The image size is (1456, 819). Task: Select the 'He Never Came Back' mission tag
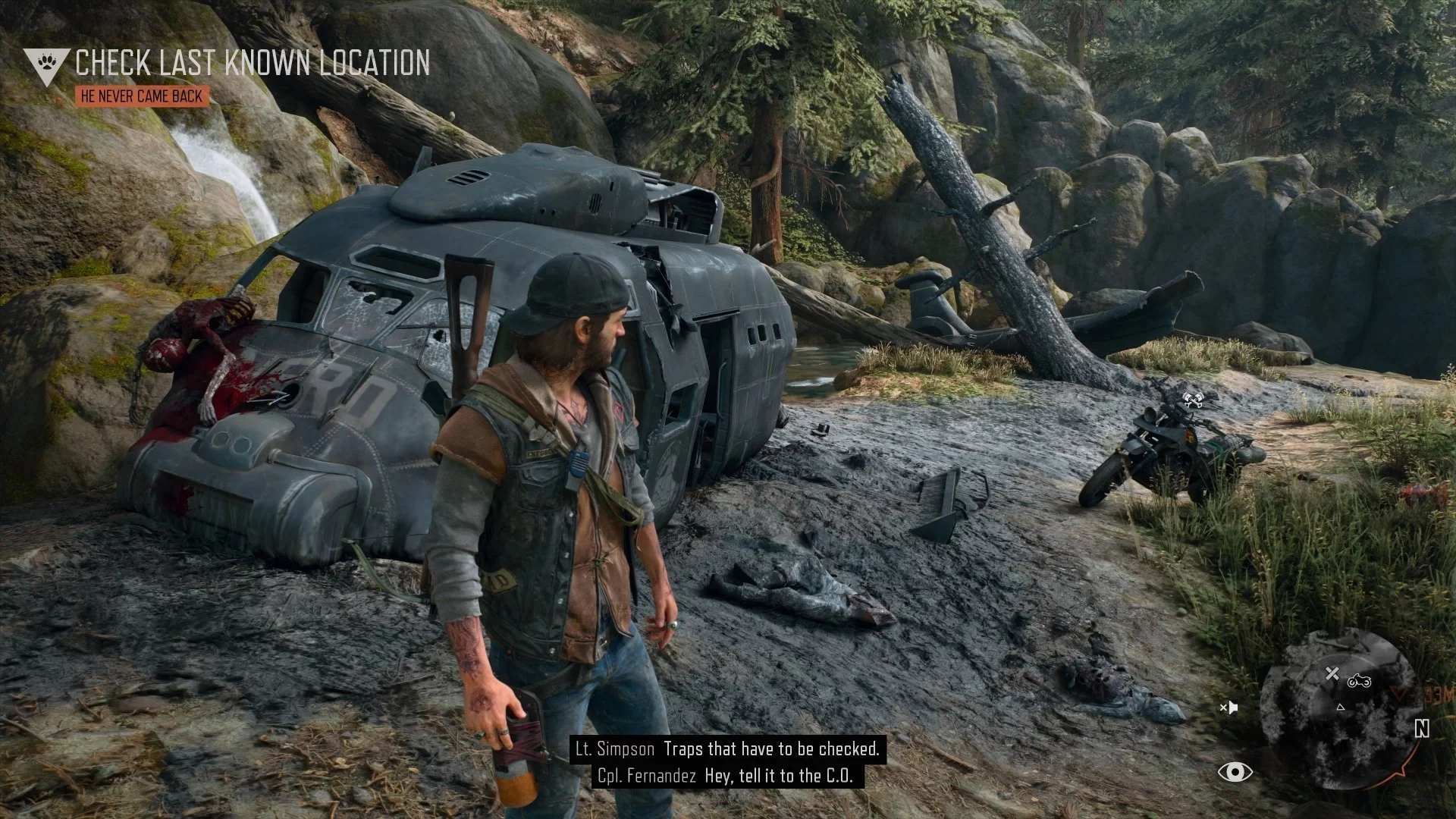(x=142, y=96)
